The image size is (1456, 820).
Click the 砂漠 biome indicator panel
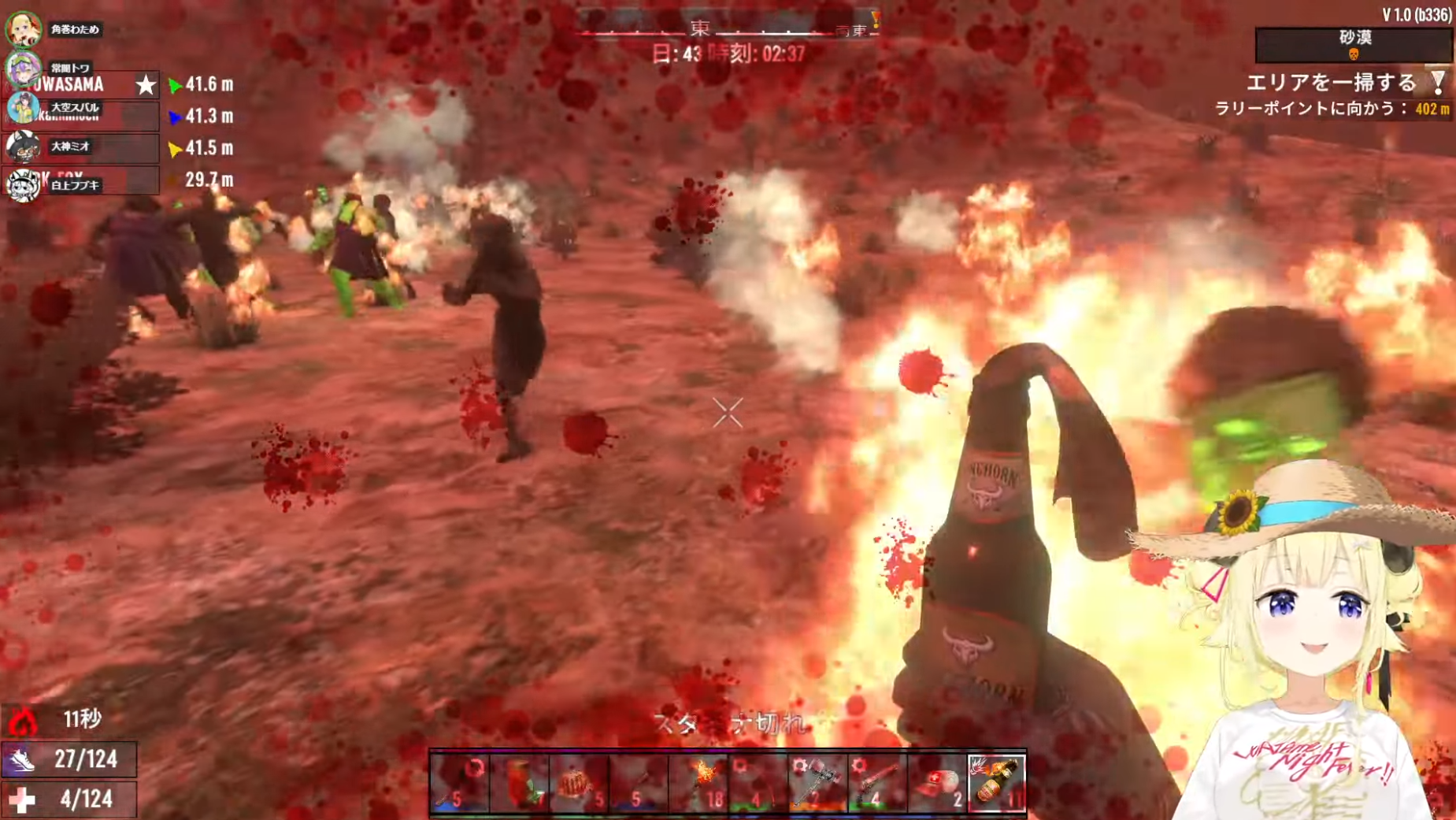tap(1354, 44)
